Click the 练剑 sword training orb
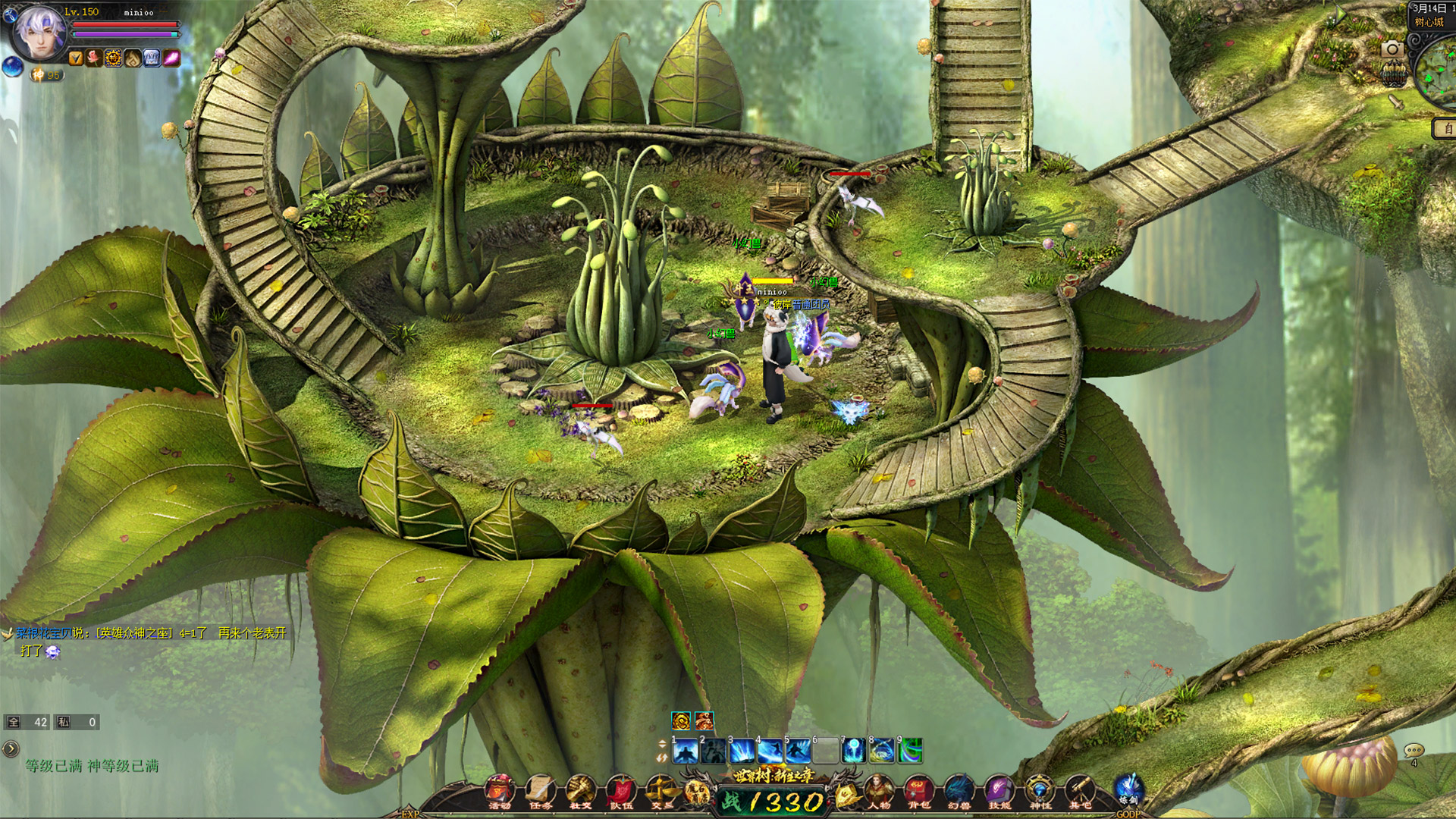This screenshot has width=1456, height=819. coord(1128,789)
